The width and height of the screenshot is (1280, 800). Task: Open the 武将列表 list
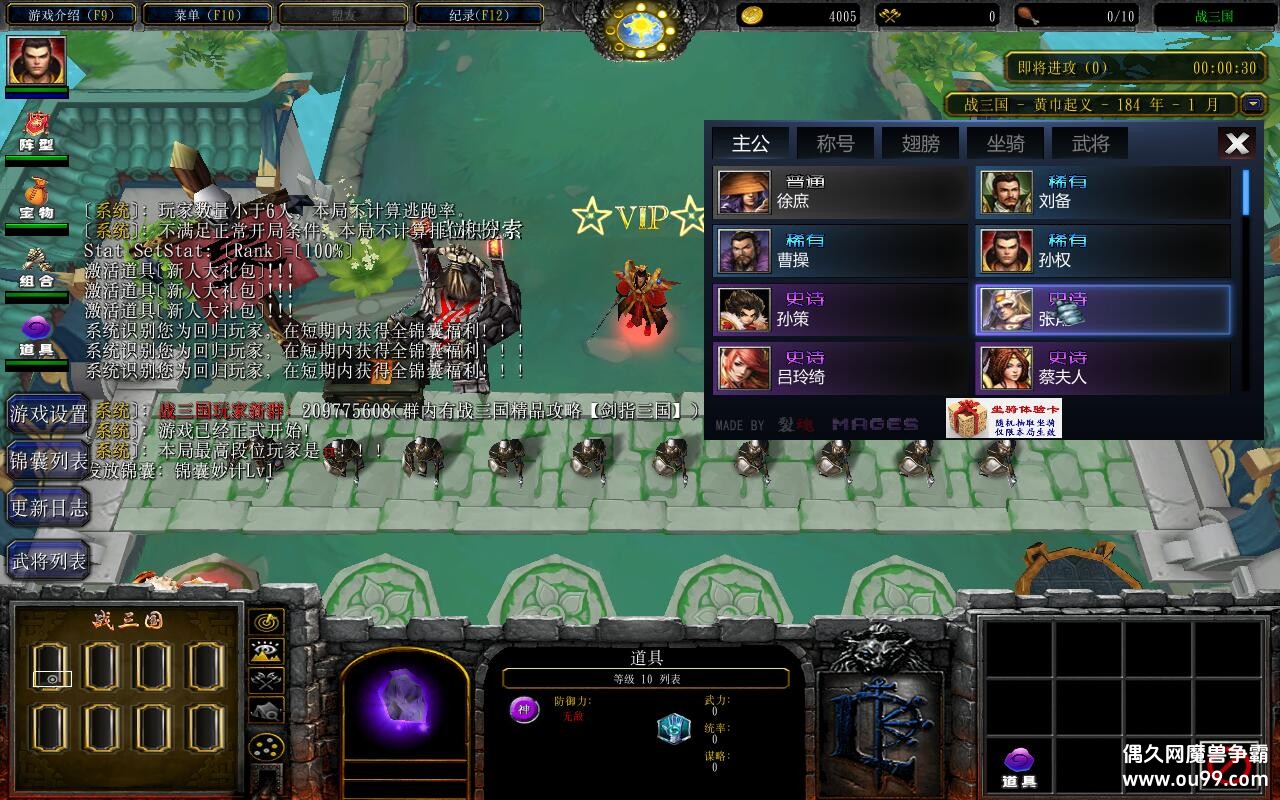[48, 561]
